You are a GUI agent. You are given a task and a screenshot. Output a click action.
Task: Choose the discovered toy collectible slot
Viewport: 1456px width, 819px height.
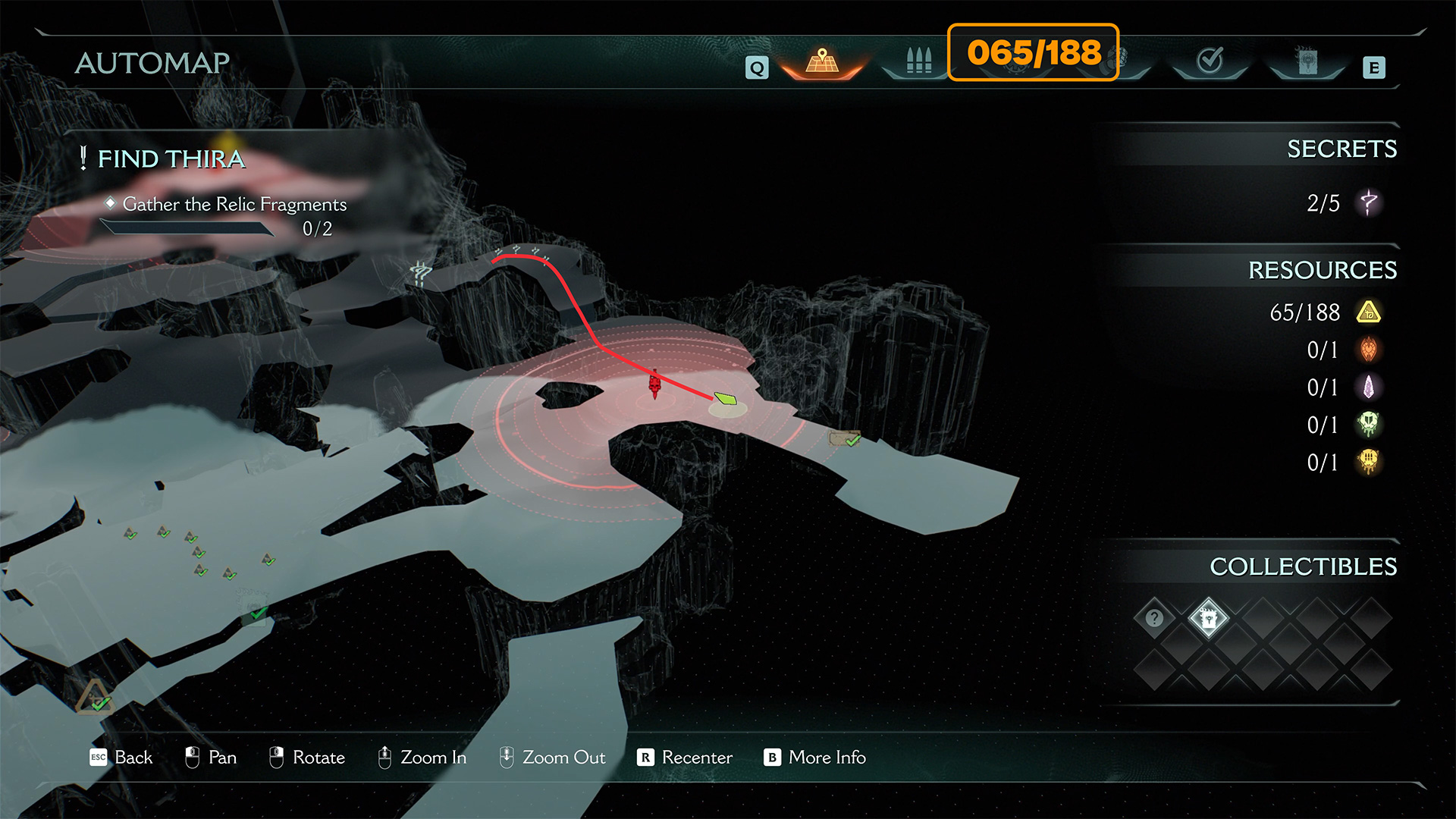(x=1208, y=618)
